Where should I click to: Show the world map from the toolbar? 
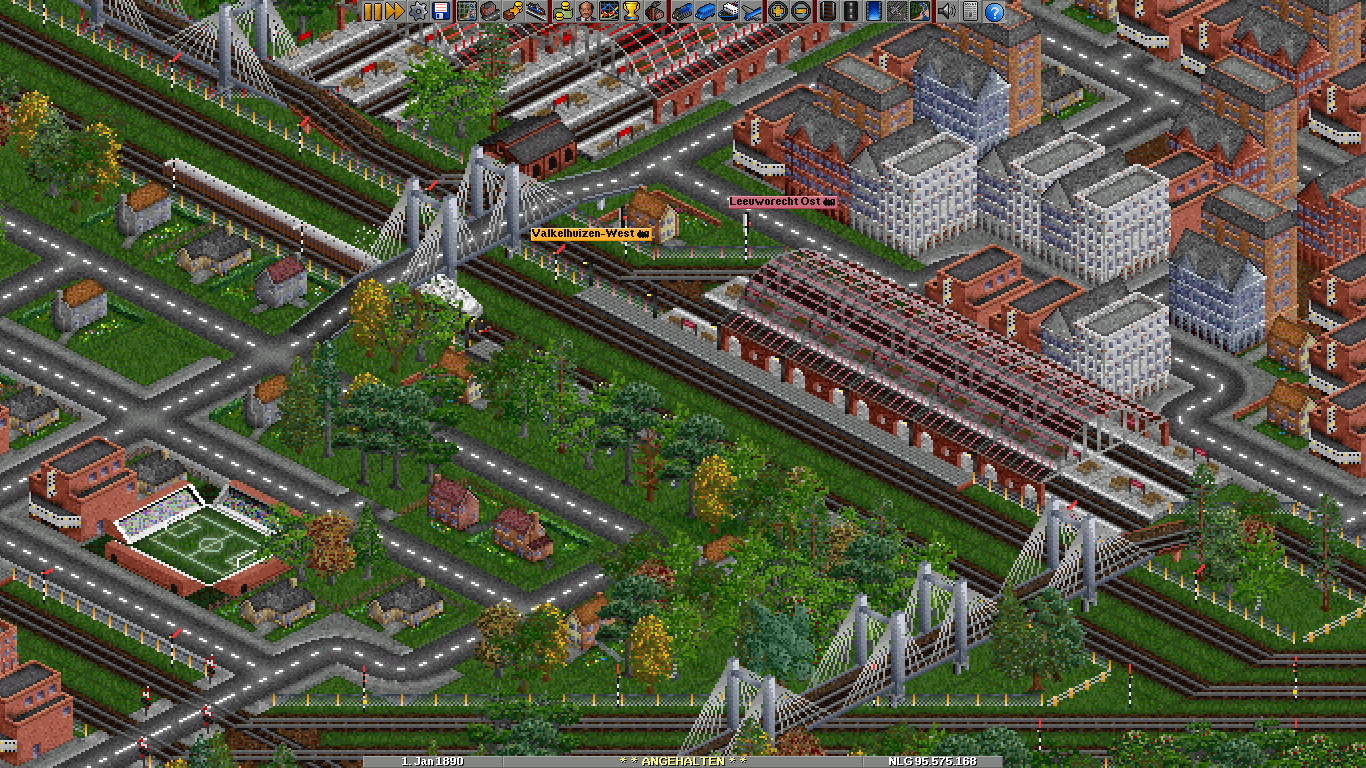coord(467,11)
